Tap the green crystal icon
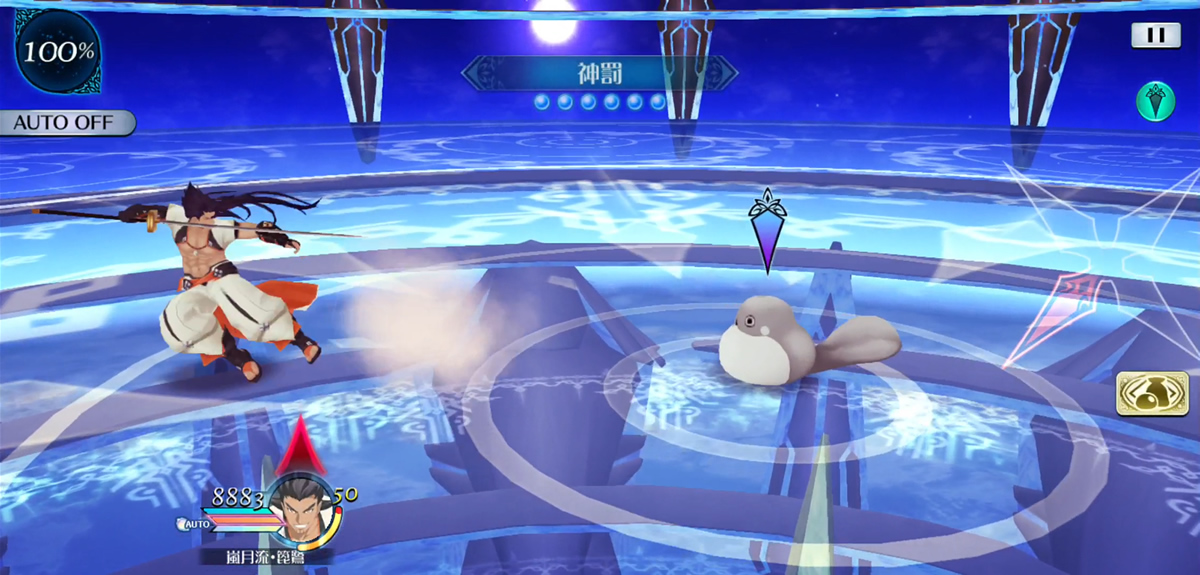 [1155, 102]
